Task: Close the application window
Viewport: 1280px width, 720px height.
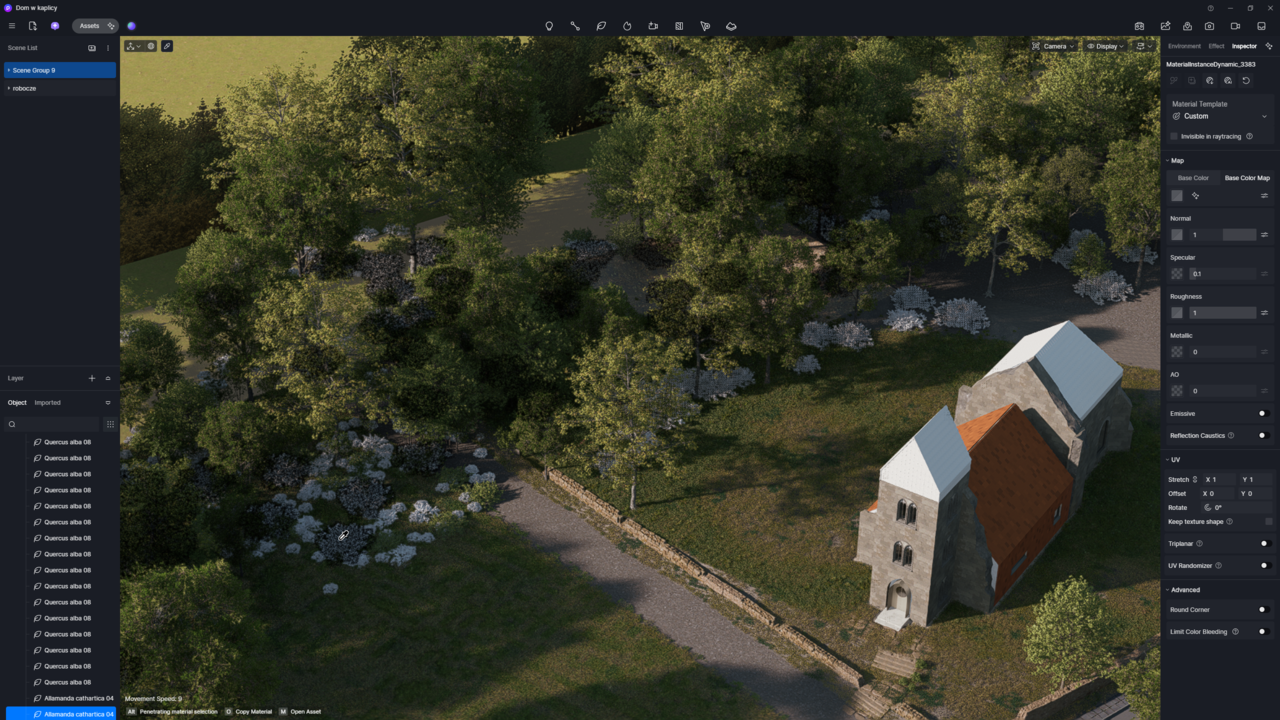Action: pyautogui.click(x=1269, y=8)
